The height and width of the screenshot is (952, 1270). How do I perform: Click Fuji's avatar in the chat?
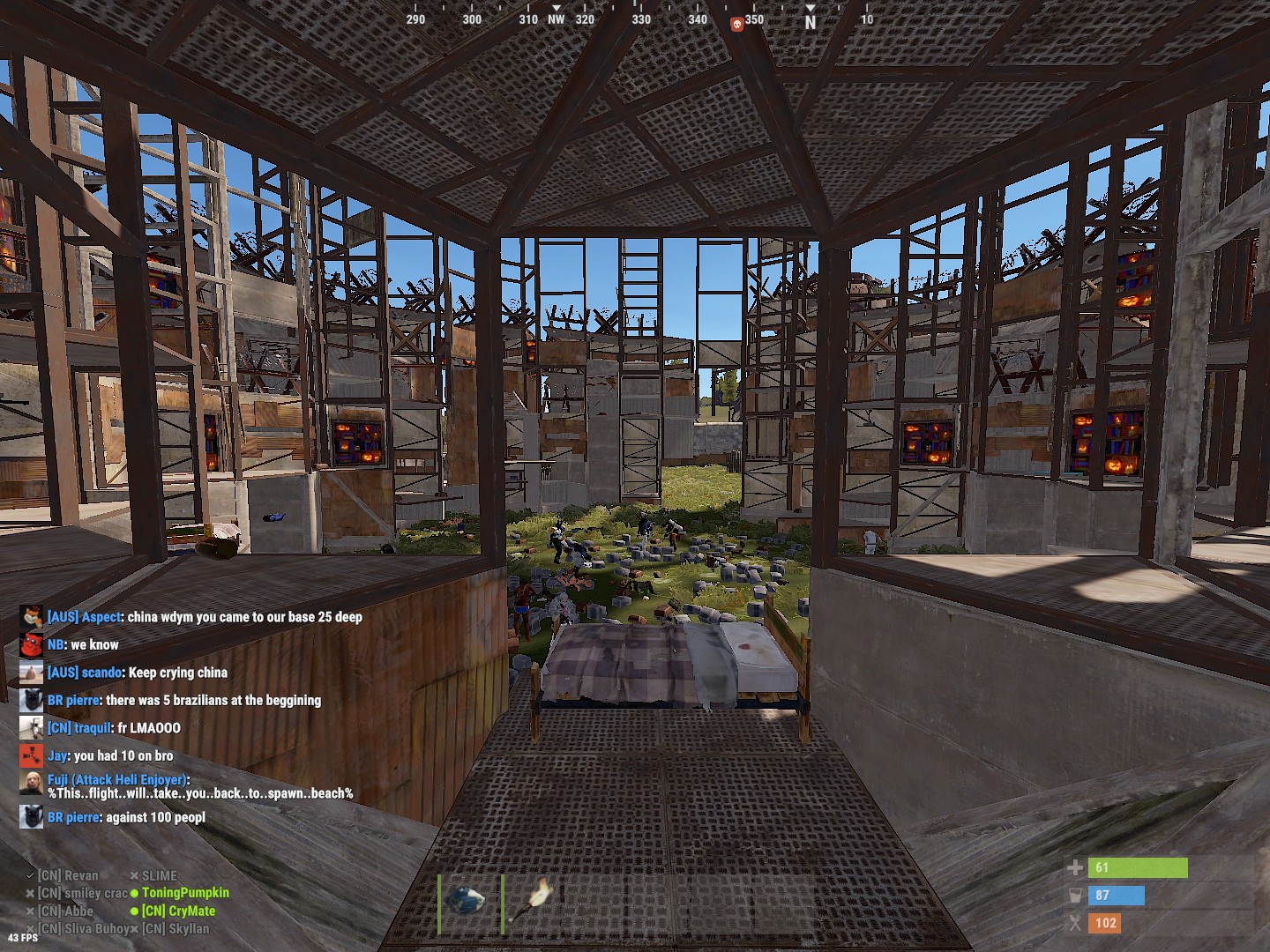click(x=31, y=785)
